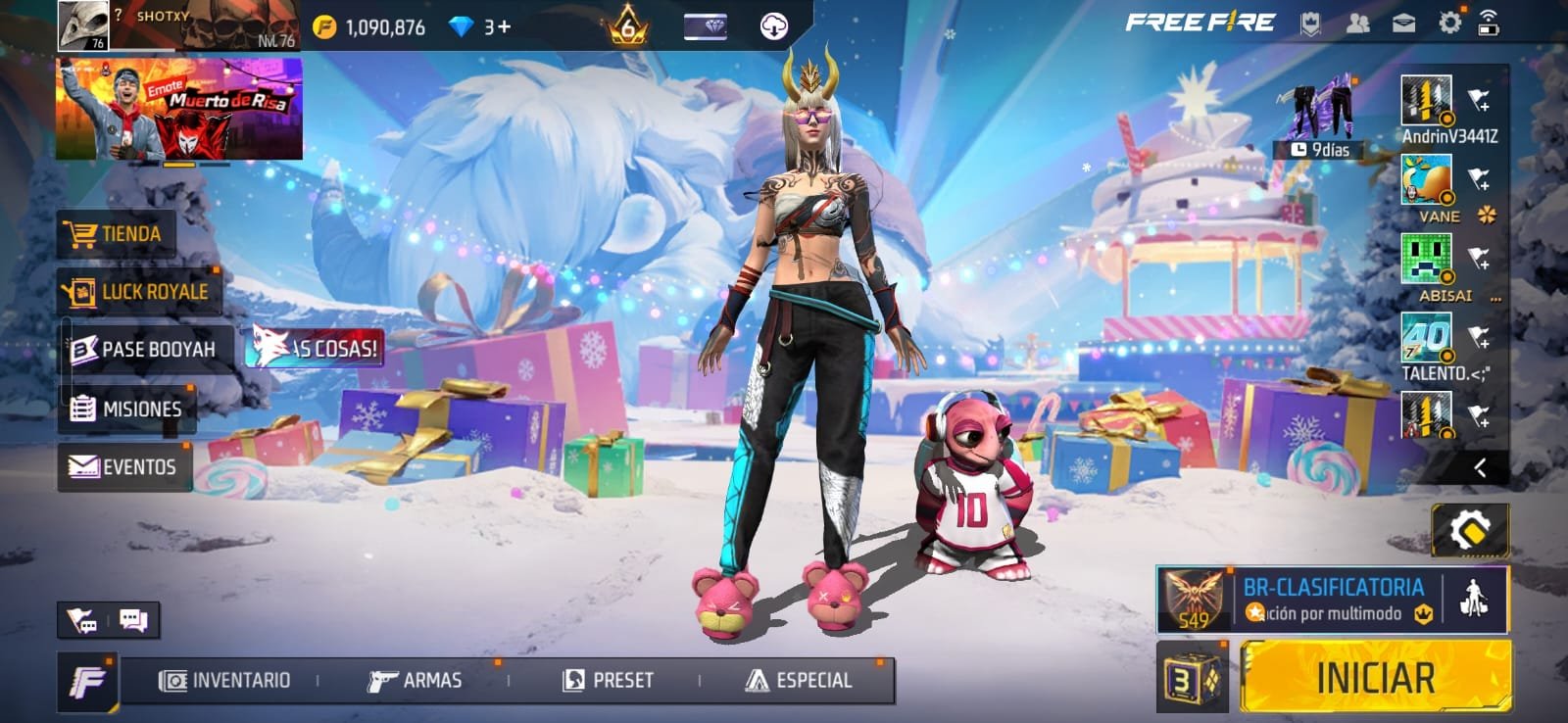The height and width of the screenshot is (723, 1568).
Task: Add more diamonds with plus button
Action: click(x=505, y=26)
